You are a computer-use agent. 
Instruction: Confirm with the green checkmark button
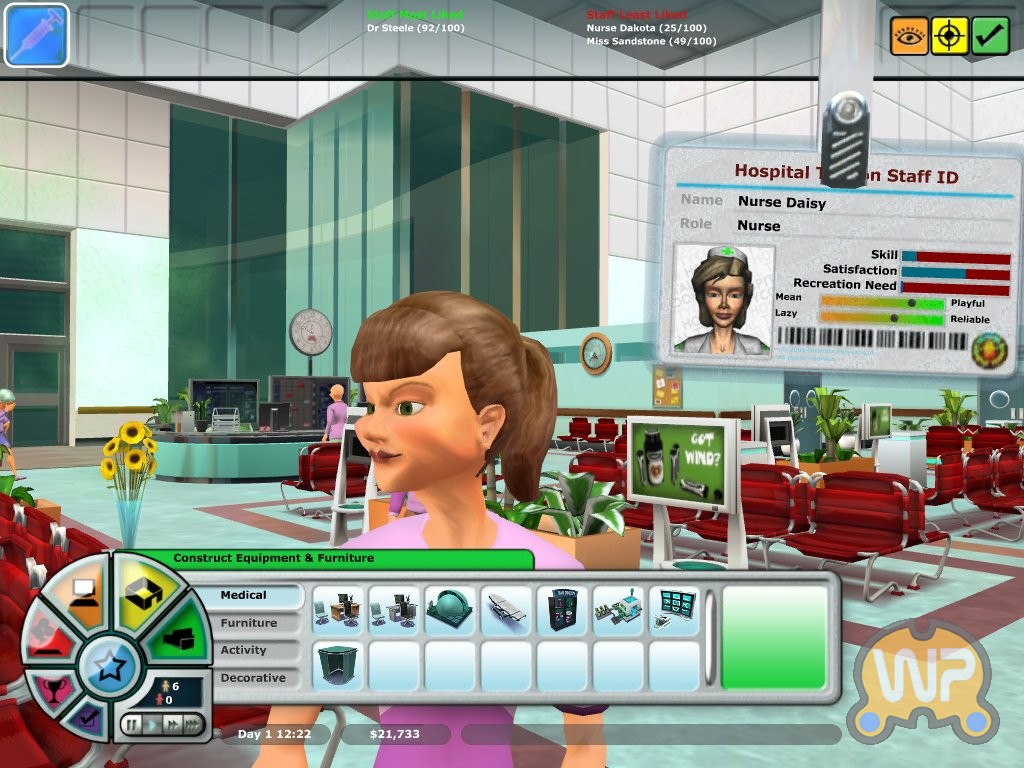(990, 36)
